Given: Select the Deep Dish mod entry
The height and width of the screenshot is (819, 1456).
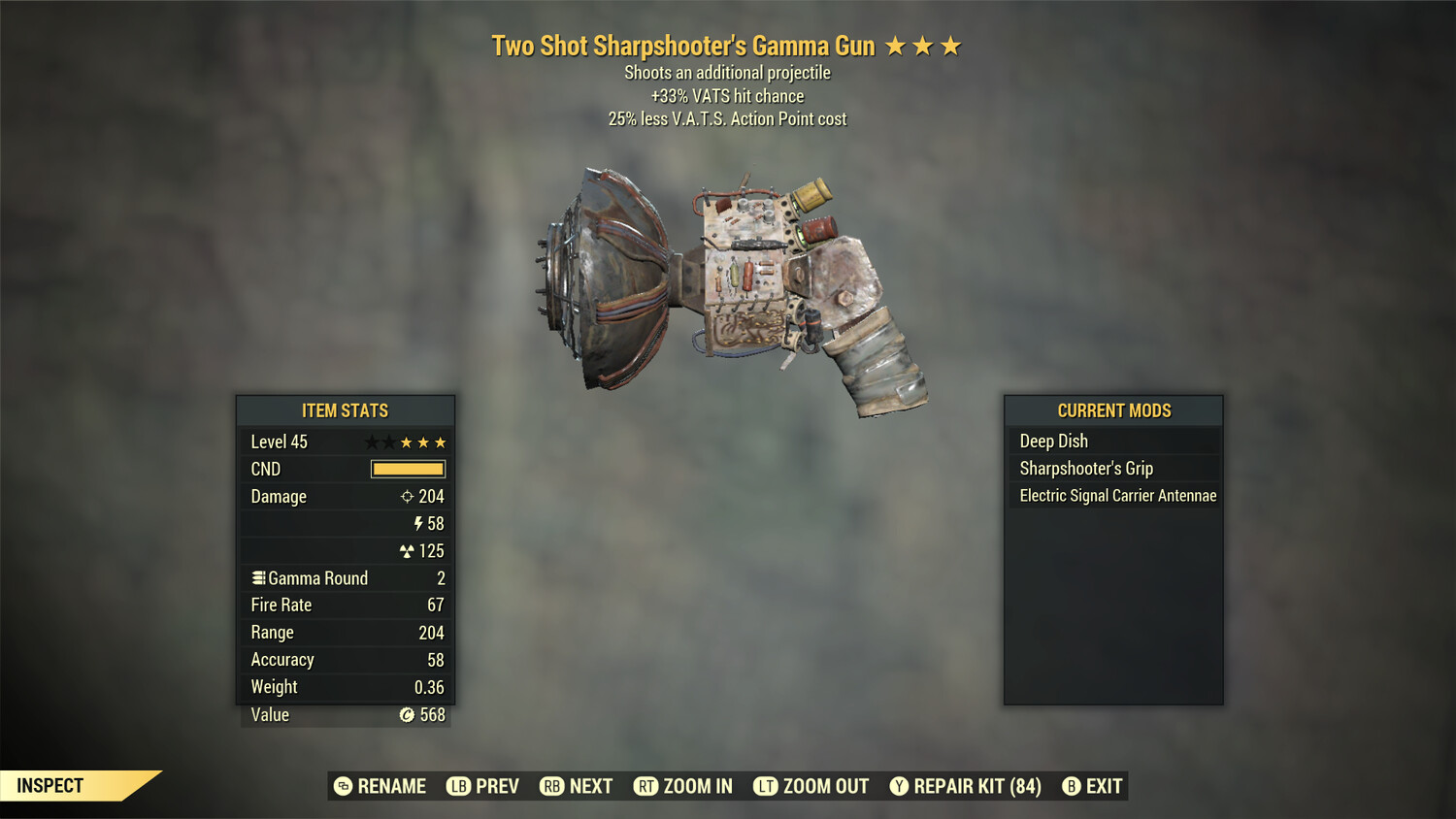Looking at the screenshot, I should pyautogui.click(x=1113, y=441).
